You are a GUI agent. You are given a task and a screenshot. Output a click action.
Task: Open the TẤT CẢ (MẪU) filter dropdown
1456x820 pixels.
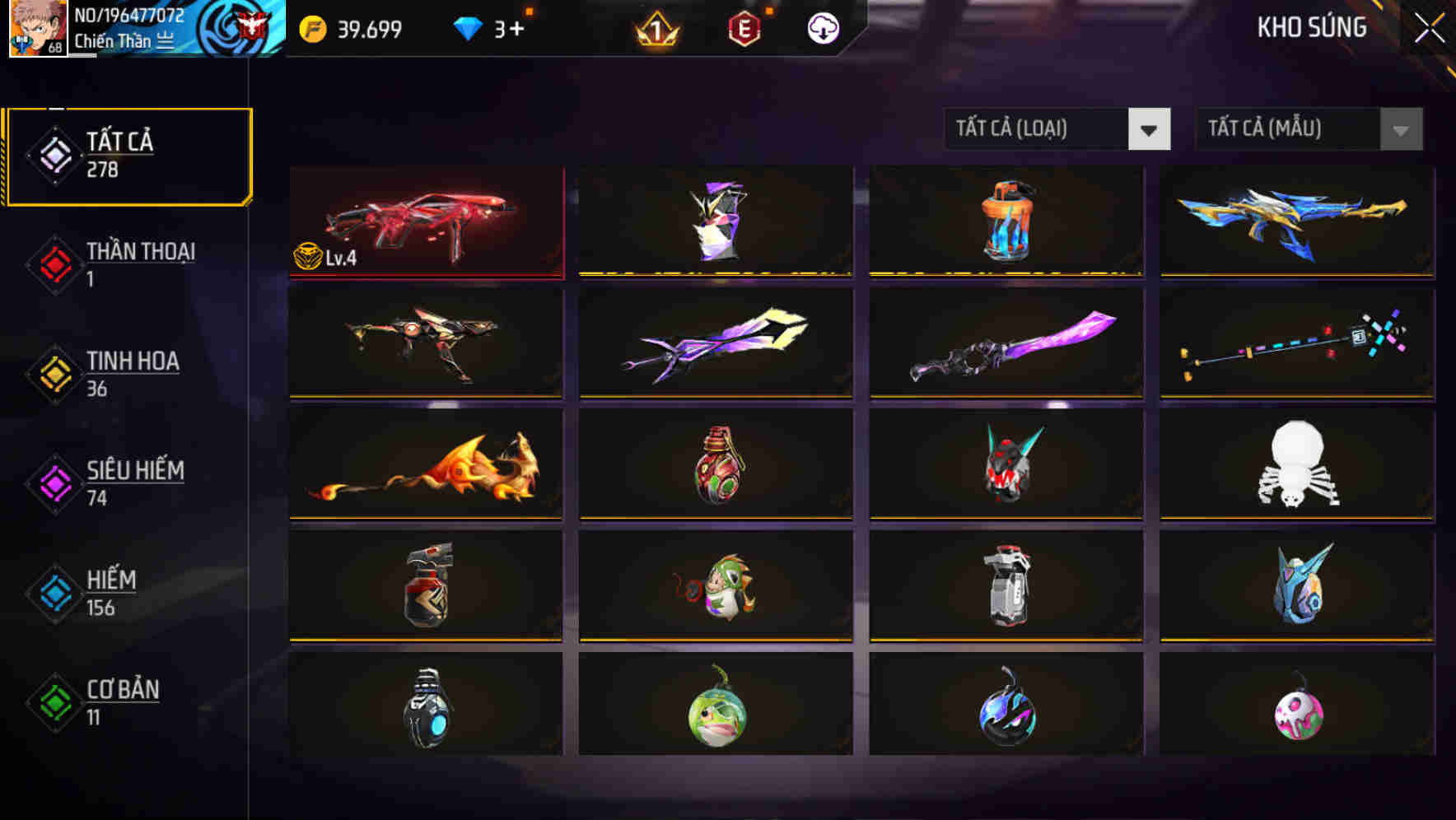(1309, 129)
